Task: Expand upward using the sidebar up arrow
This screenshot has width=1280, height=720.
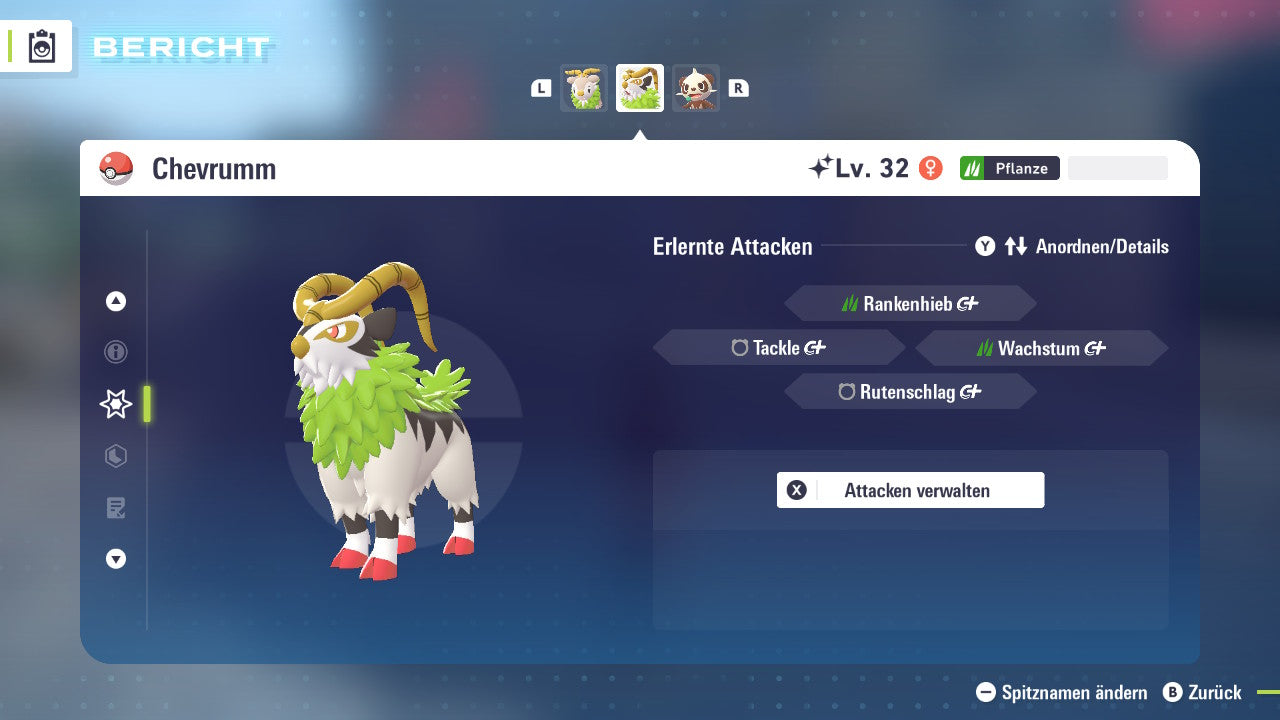Action: click(115, 300)
